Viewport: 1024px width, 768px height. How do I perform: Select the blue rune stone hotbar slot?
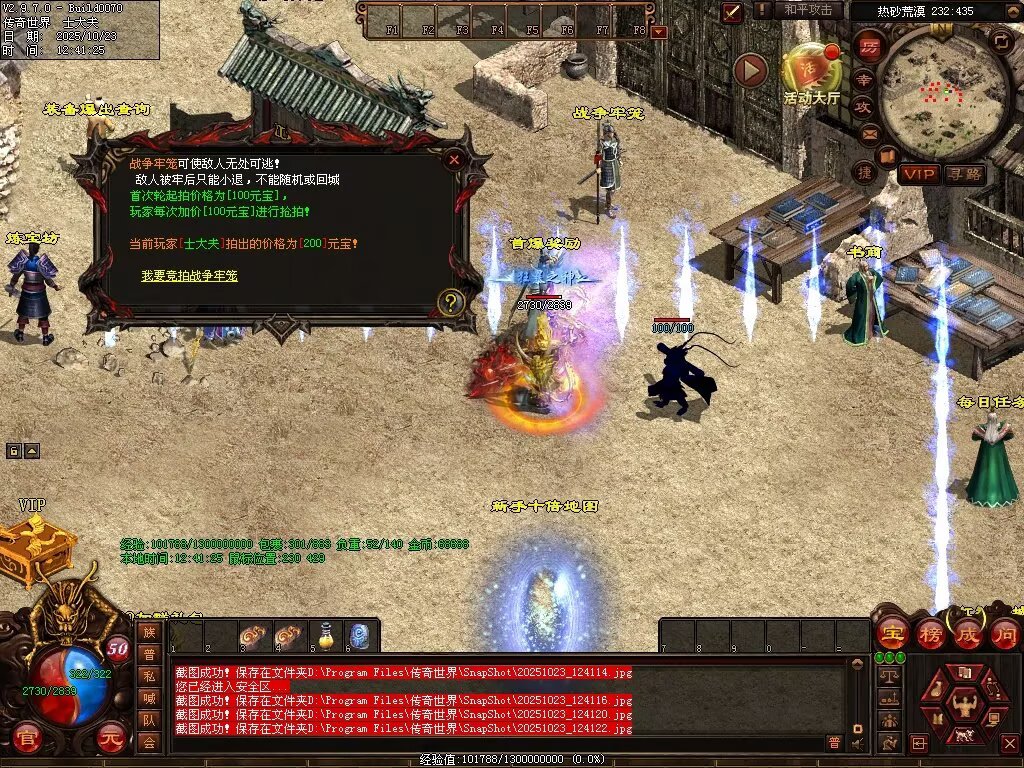(x=360, y=636)
